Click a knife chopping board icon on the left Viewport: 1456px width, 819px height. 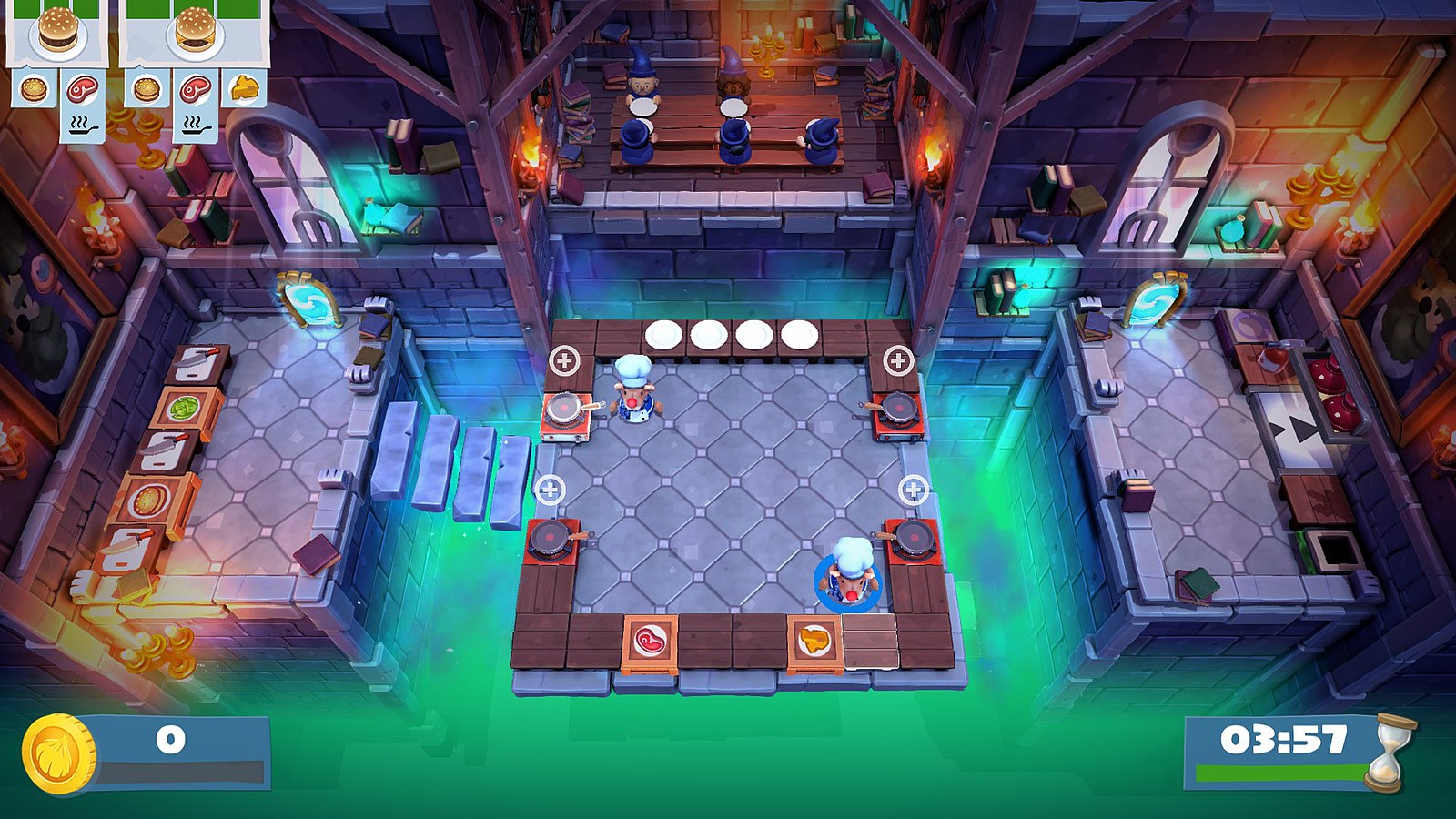(194, 364)
